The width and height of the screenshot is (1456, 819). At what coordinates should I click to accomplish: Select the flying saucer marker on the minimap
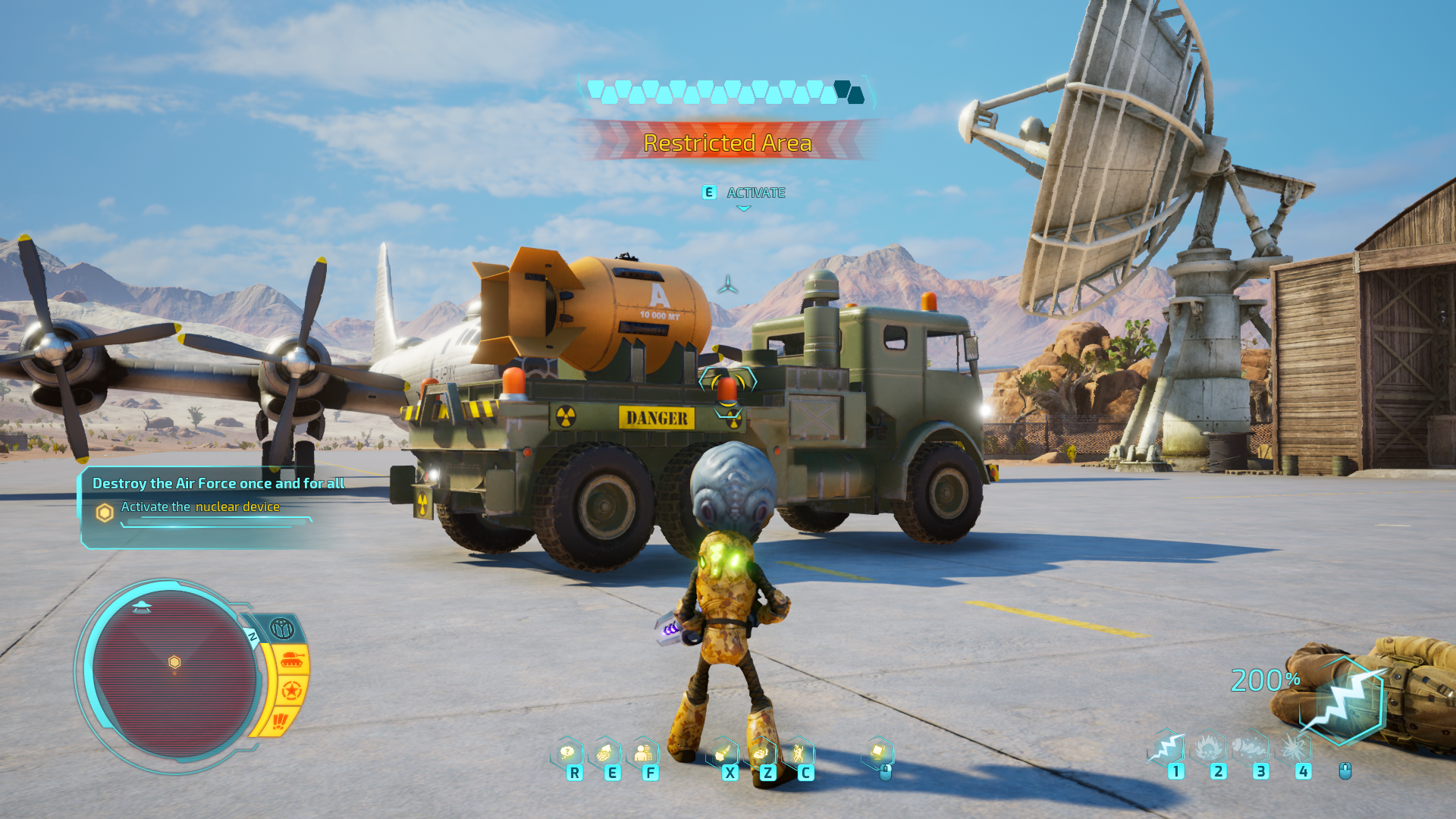tap(141, 607)
